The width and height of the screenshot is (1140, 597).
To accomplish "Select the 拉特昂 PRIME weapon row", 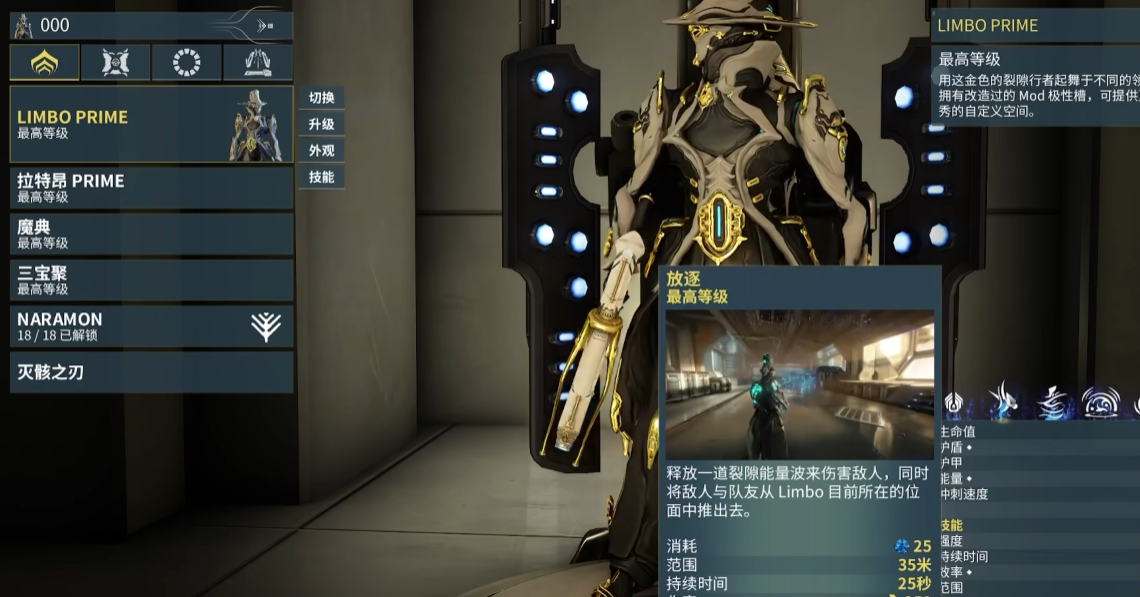I will 151,187.
